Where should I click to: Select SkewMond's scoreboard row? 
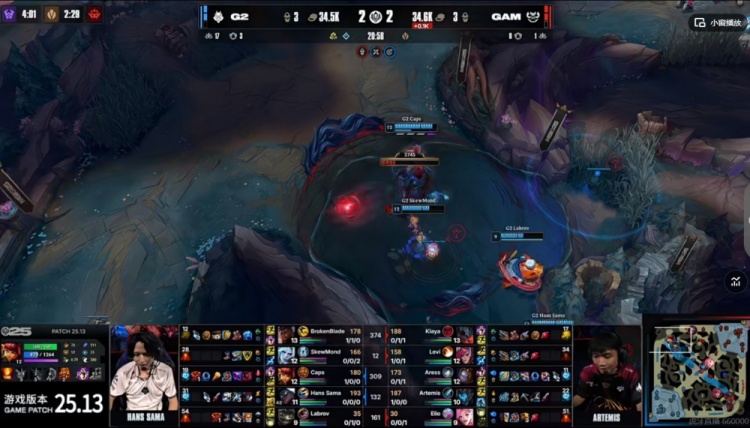322,353
